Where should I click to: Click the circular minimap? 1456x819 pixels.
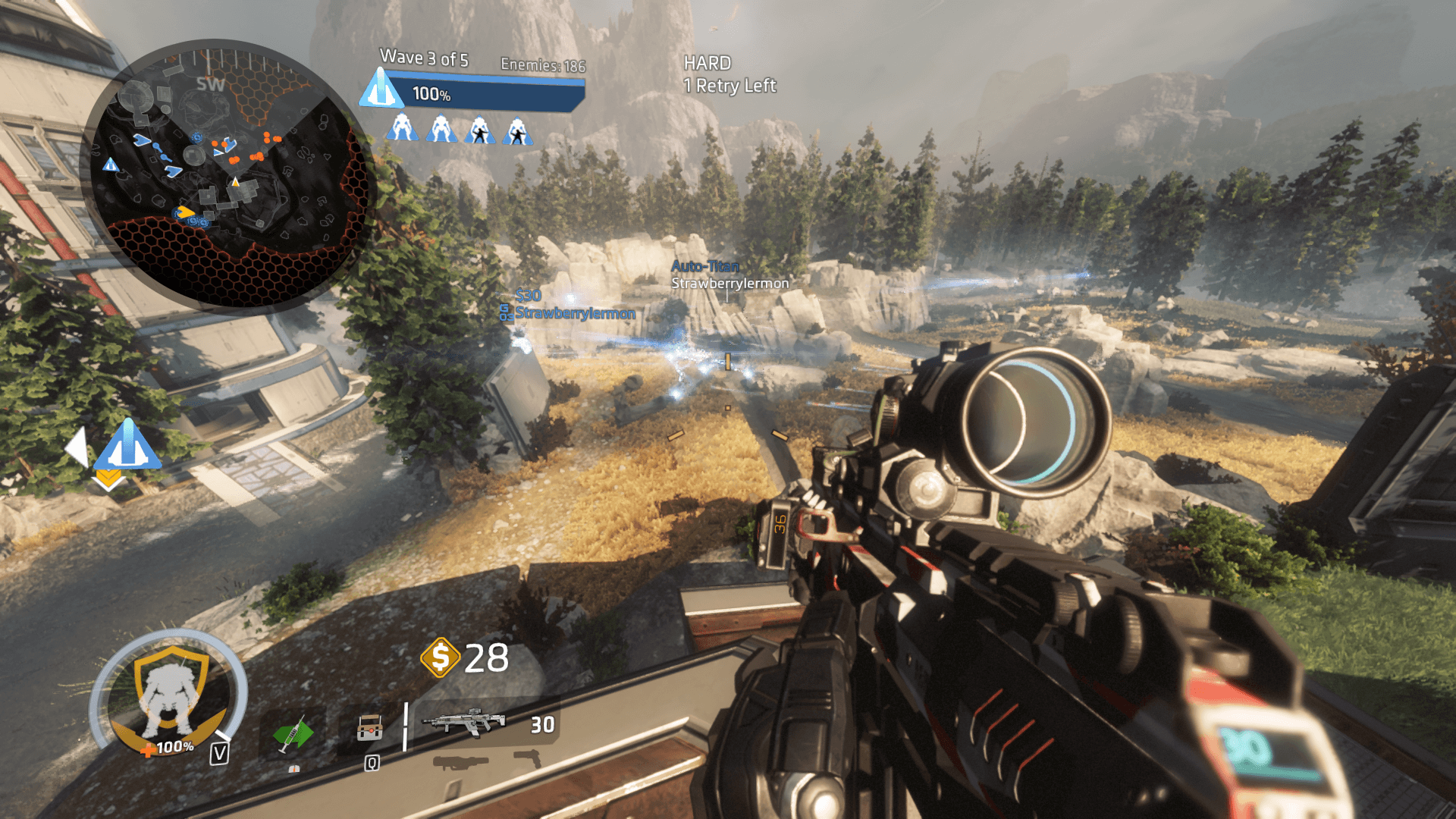[x=227, y=174]
